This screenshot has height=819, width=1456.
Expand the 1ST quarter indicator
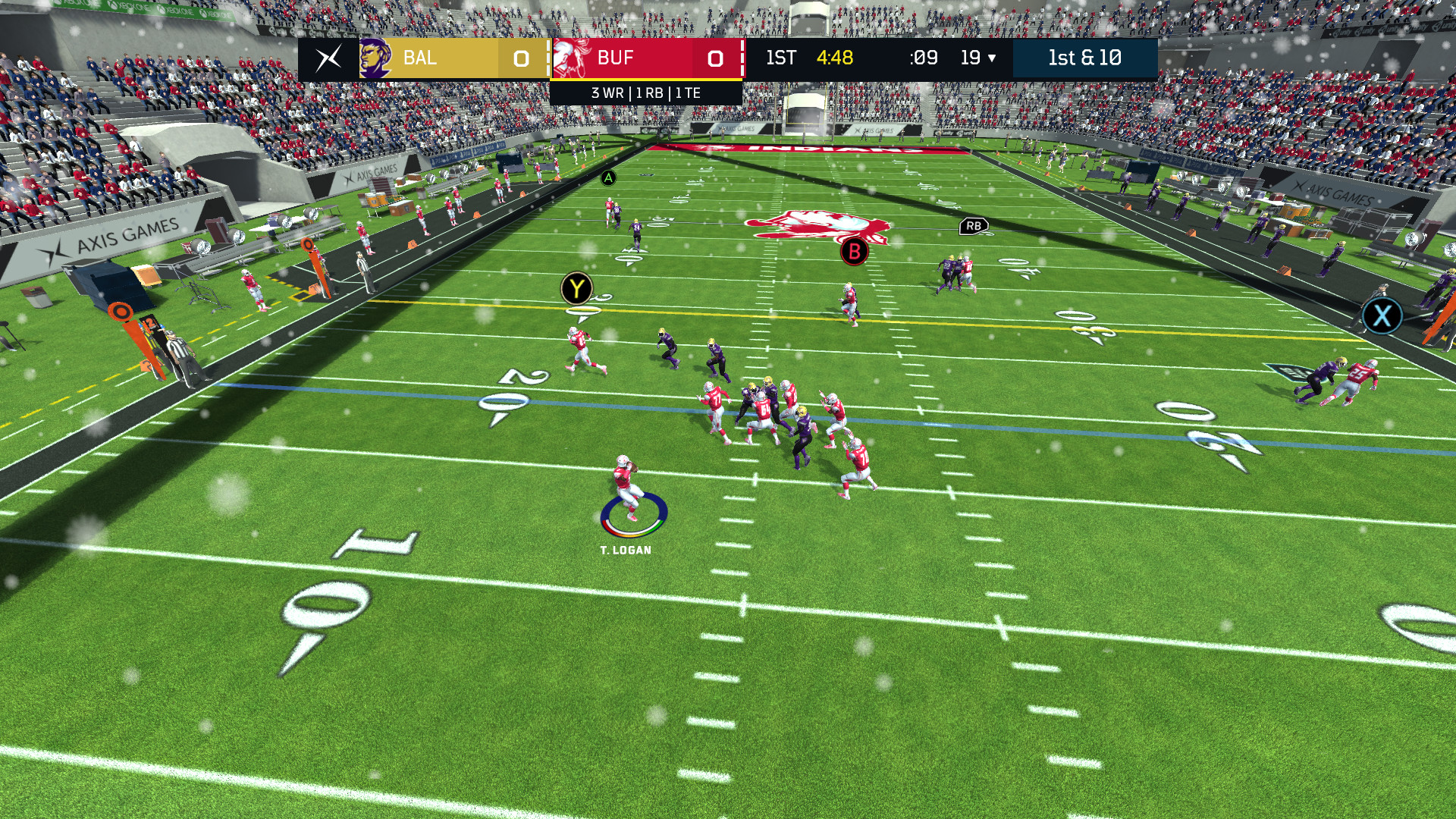click(x=781, y=58)
